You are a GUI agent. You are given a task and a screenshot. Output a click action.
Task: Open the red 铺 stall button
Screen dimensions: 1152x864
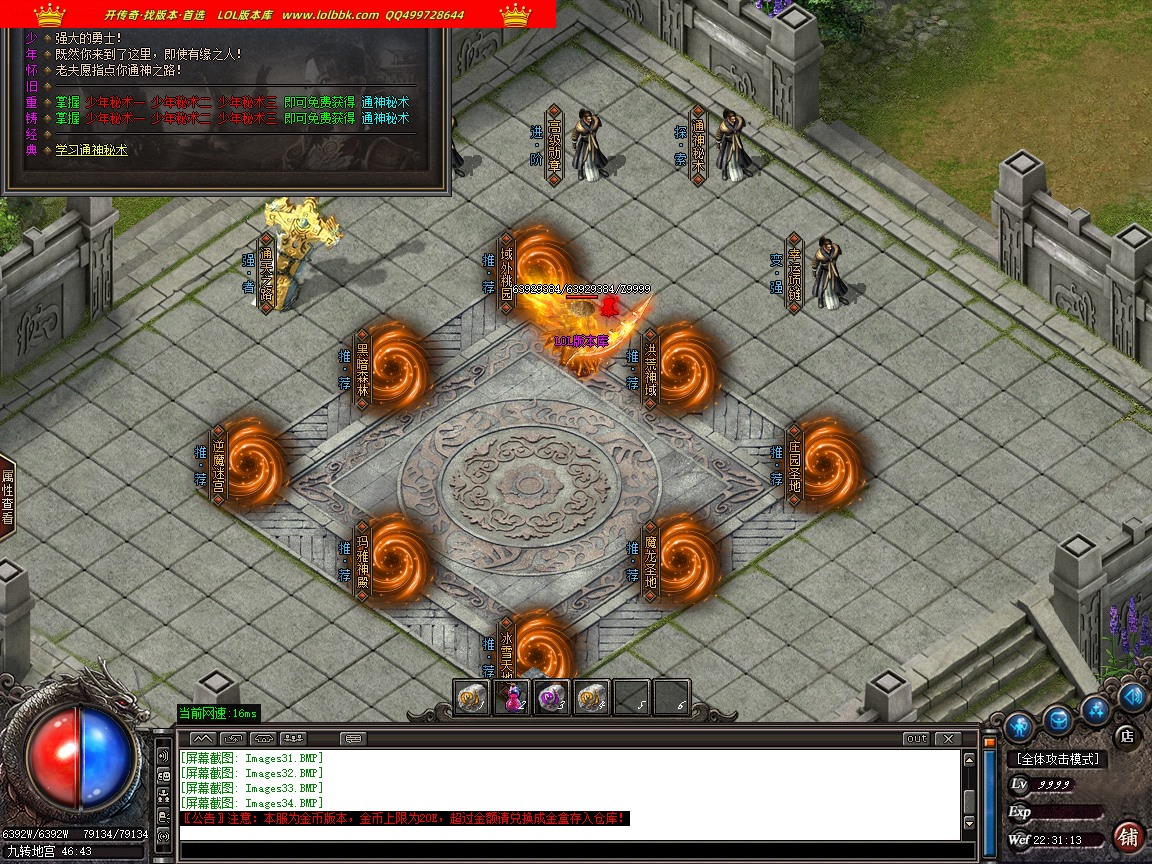click(x=1128, y=836)
